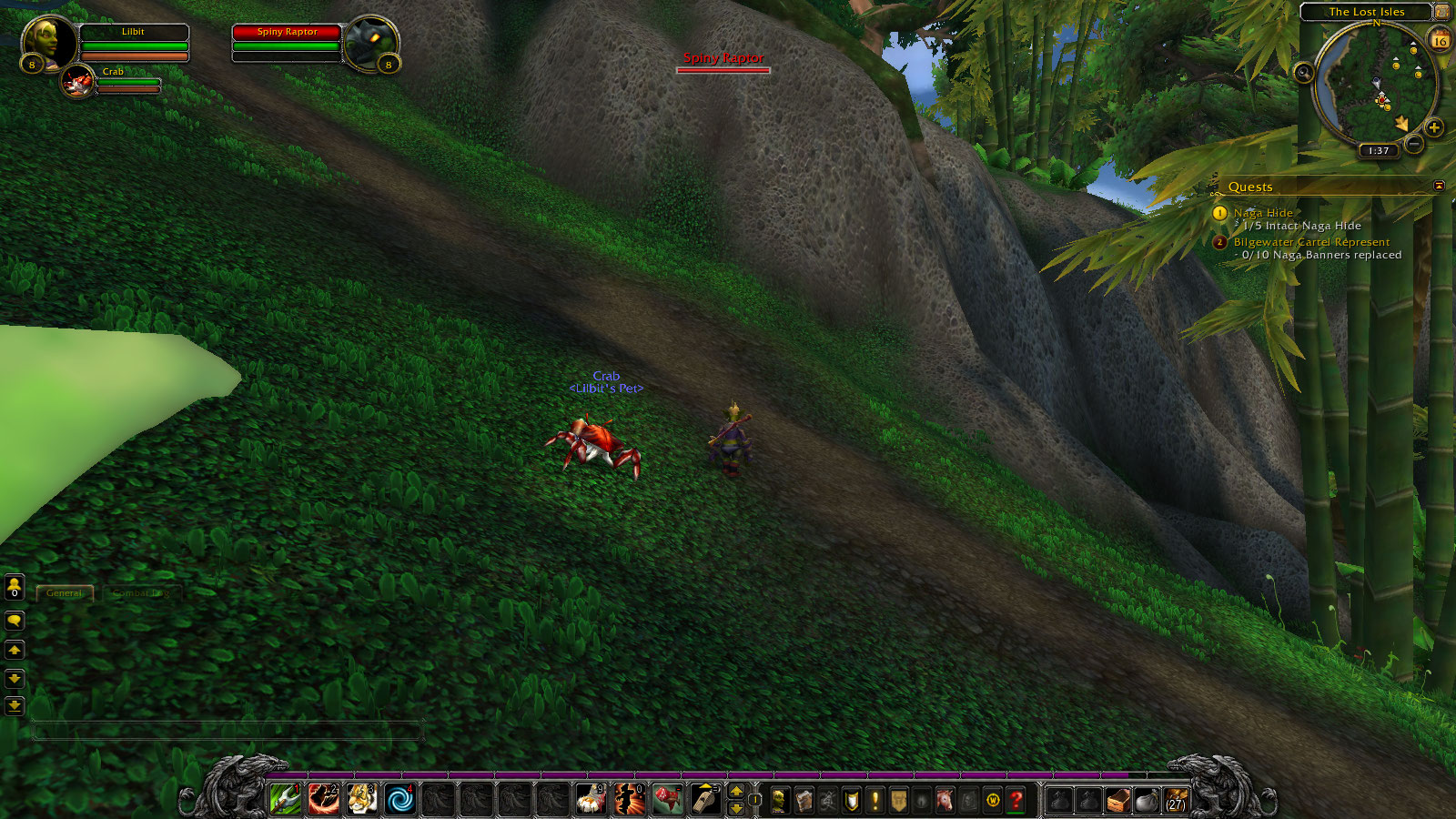Image resolution: width=1456 pixels, height=819 pixels.
Task: Open the backpack showing 27 free slots
Action: coord(1176,800)
